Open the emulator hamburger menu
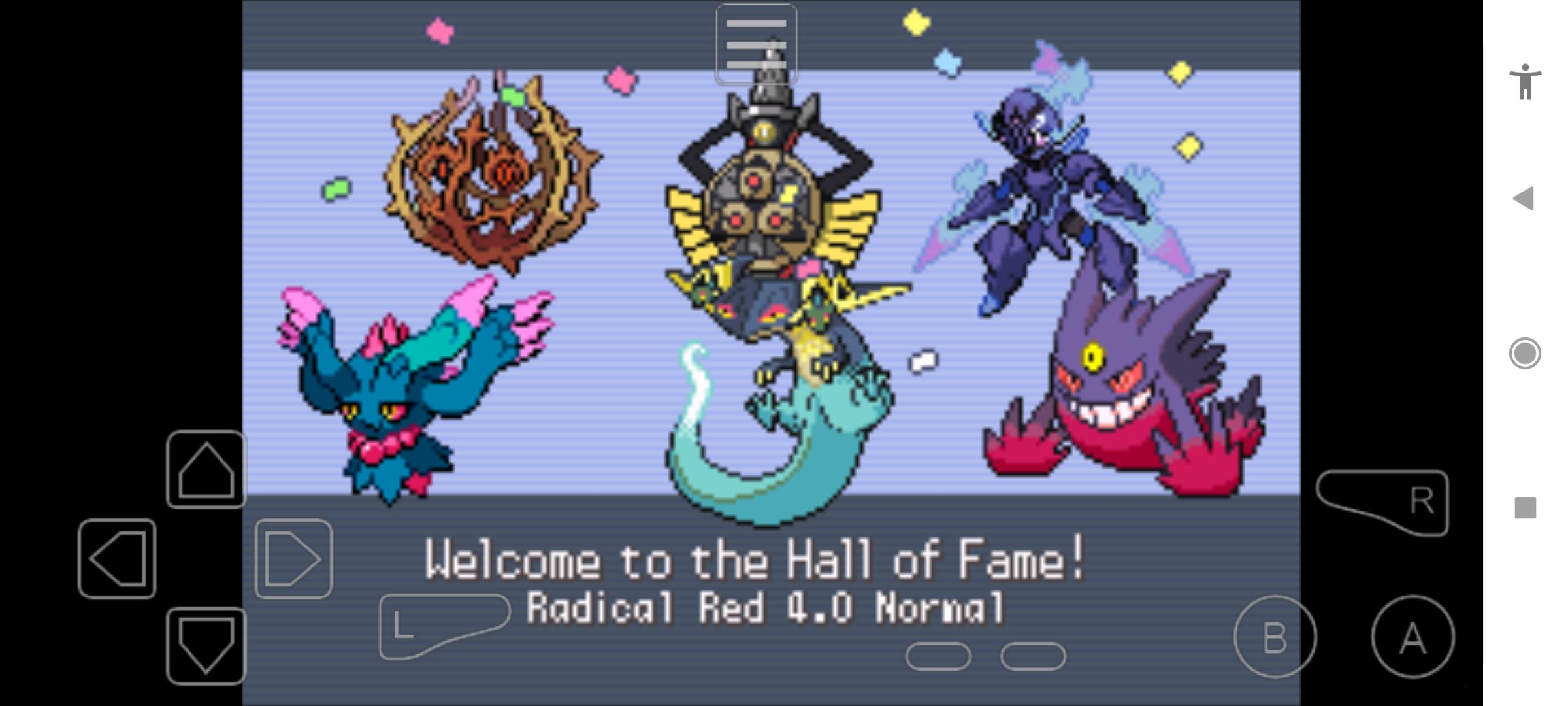 (757, 42)
